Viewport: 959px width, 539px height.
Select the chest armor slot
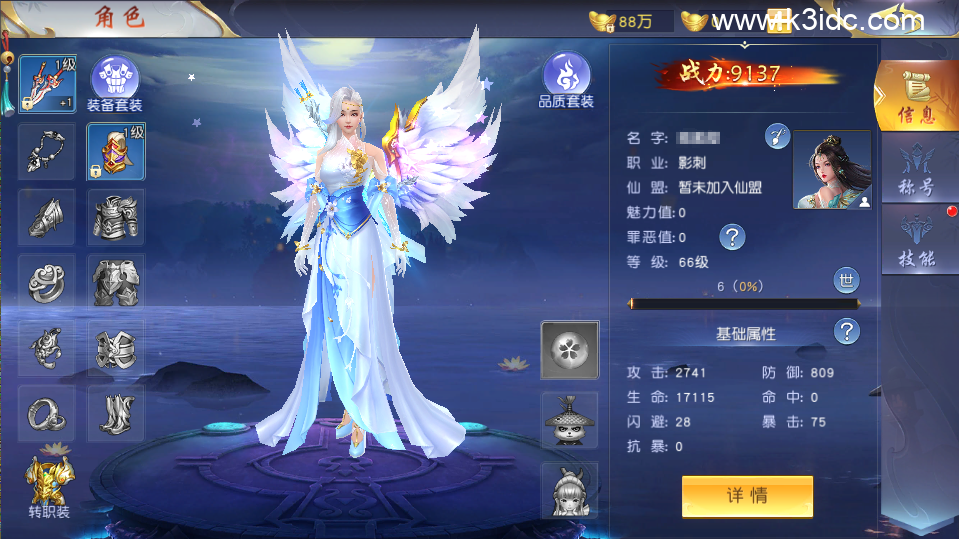[115, 217]
